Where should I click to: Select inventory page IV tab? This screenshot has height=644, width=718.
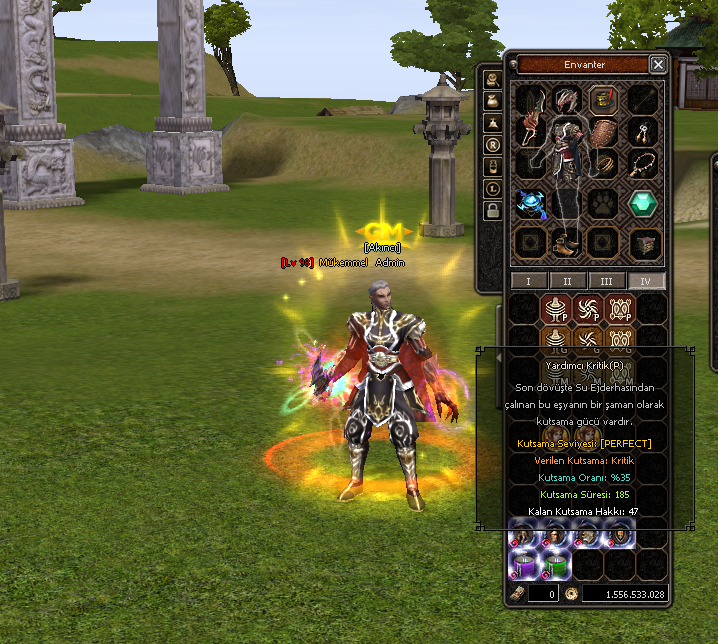pos(645,281)
